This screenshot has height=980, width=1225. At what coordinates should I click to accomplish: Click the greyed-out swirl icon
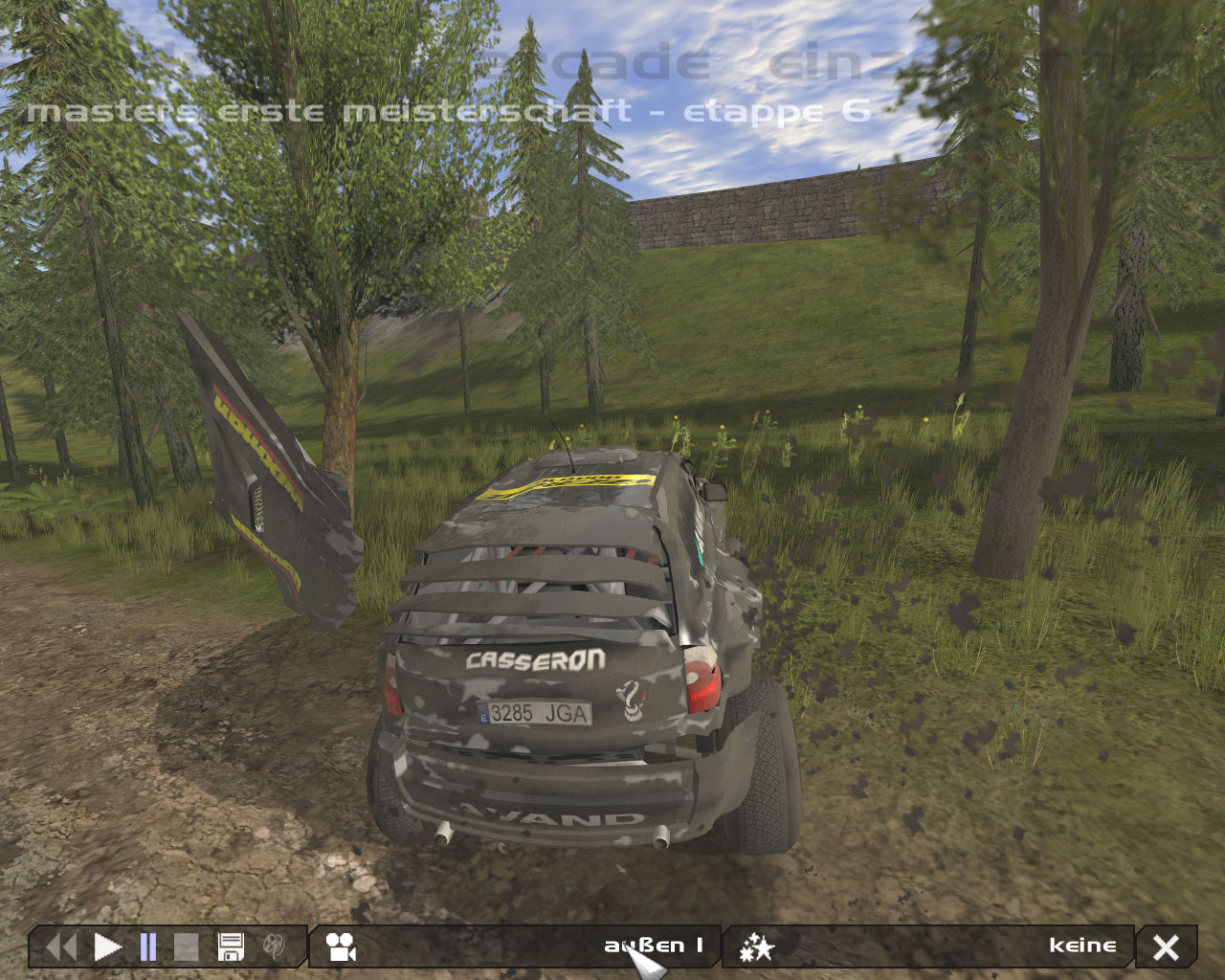click(x=275, y=947)
